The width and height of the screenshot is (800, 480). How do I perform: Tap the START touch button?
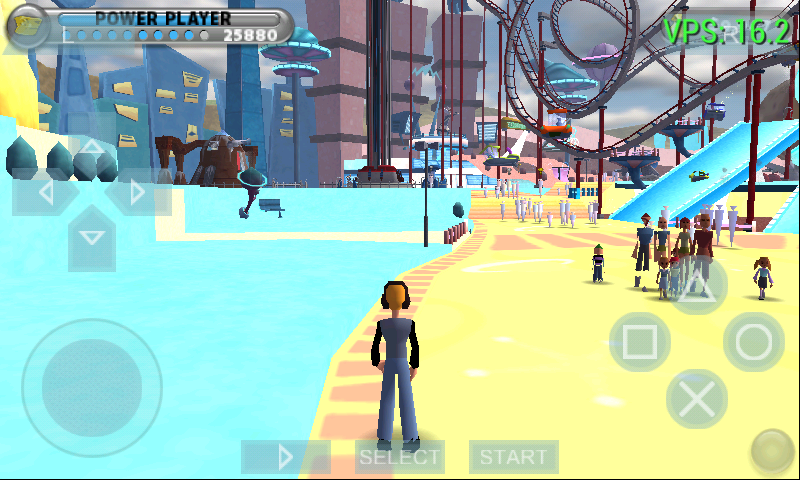tap(514, 457)
